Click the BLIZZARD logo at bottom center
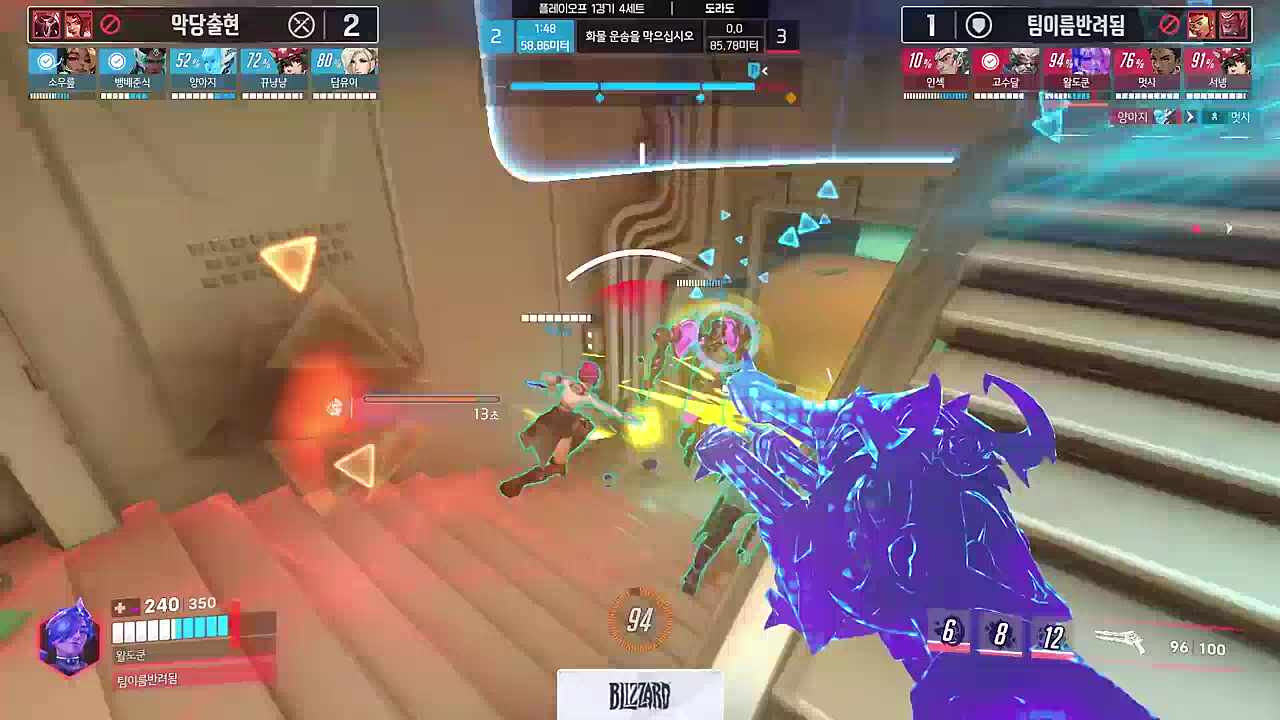Image resolution: width=1280 pixels, height=720 pixels. point(638,693)
